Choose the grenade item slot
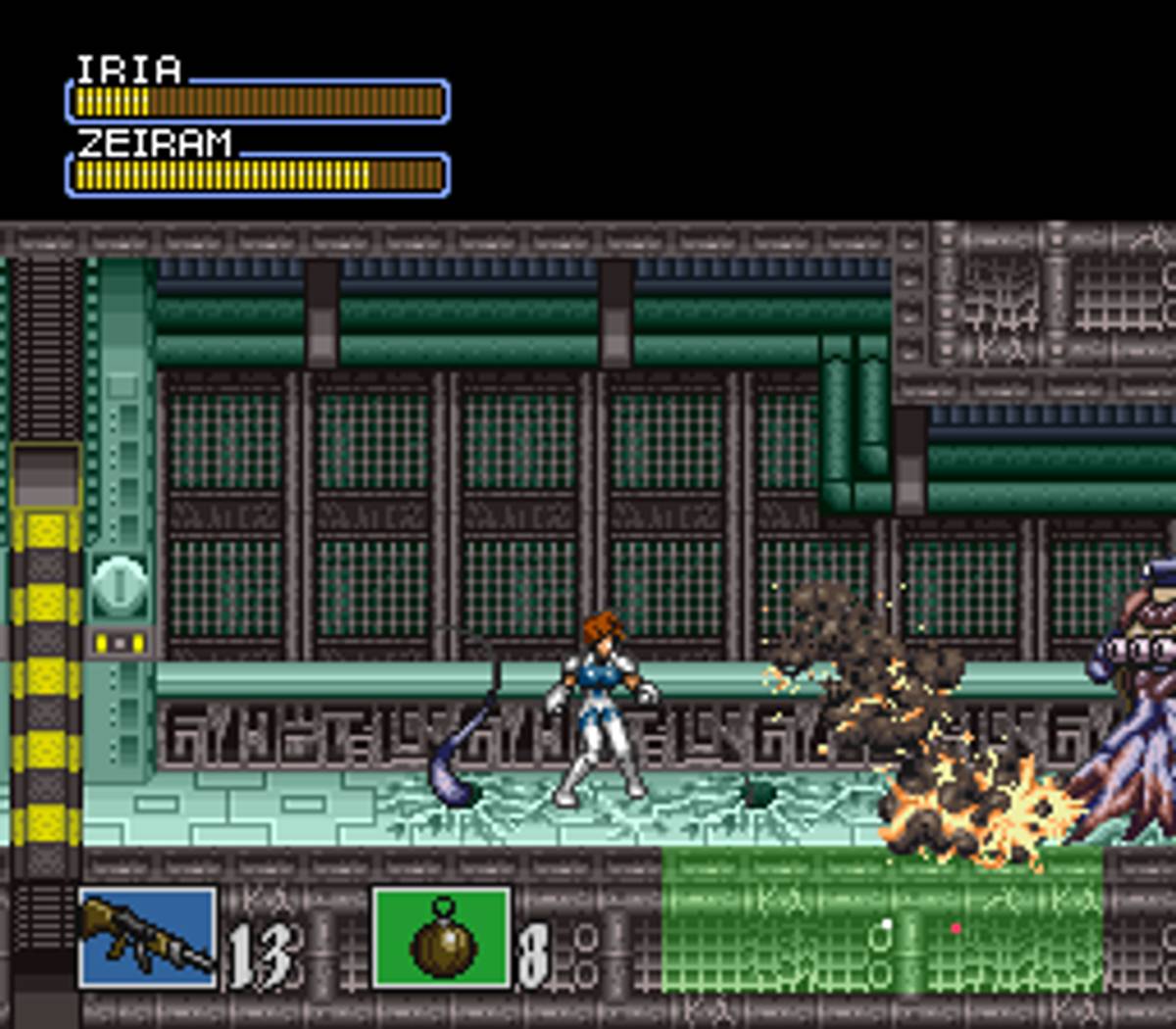The width and height of the screenshot is (1176, 1029). click(x=441, y=938)
